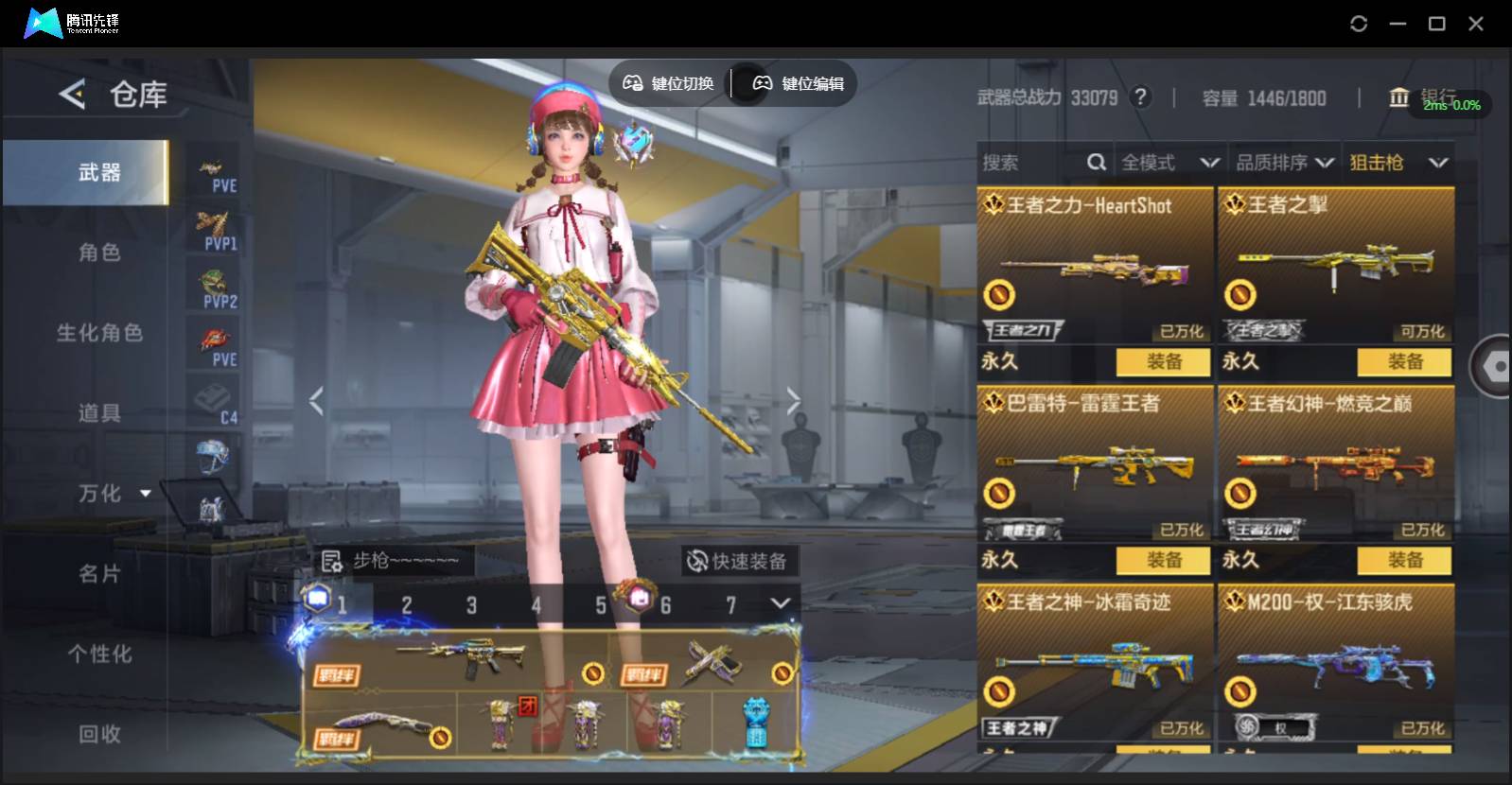This screenshot has width=1512, height=785.
Task: Click the 键位切换 button
Action: tap(668, 83)
